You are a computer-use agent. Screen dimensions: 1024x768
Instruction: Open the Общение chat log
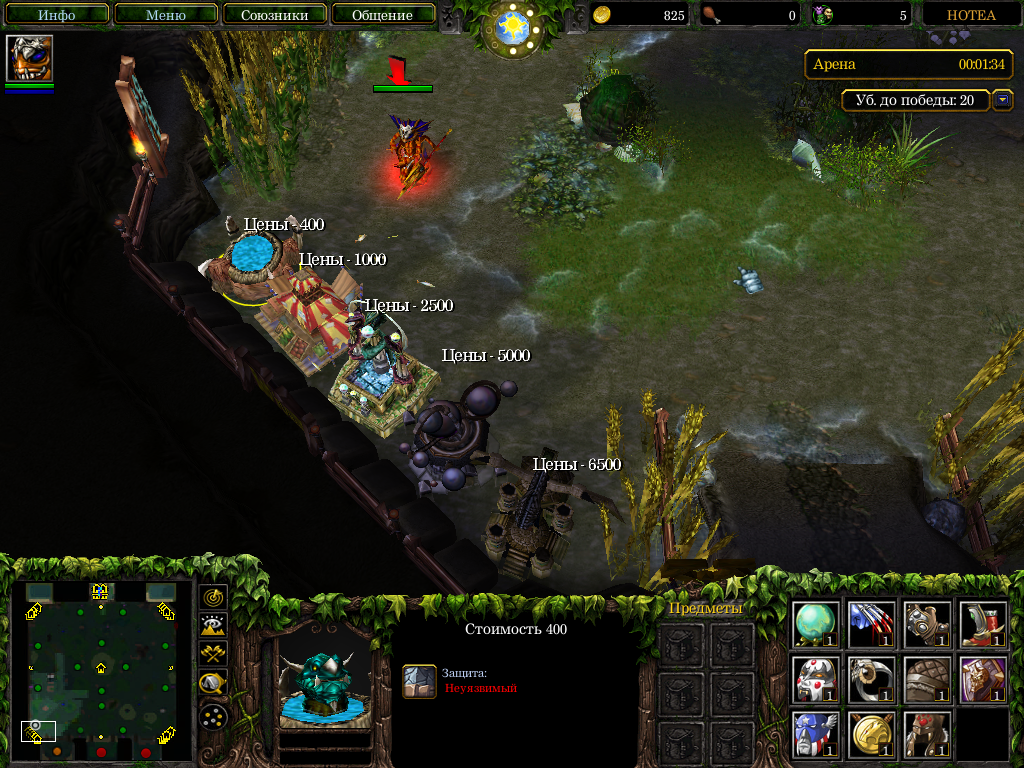(x=382, y=15)
